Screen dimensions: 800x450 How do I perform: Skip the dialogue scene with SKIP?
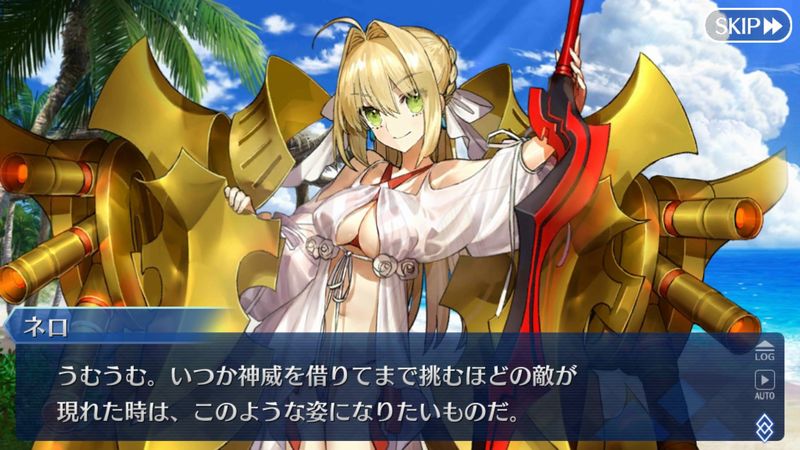(x=748, y=25)
